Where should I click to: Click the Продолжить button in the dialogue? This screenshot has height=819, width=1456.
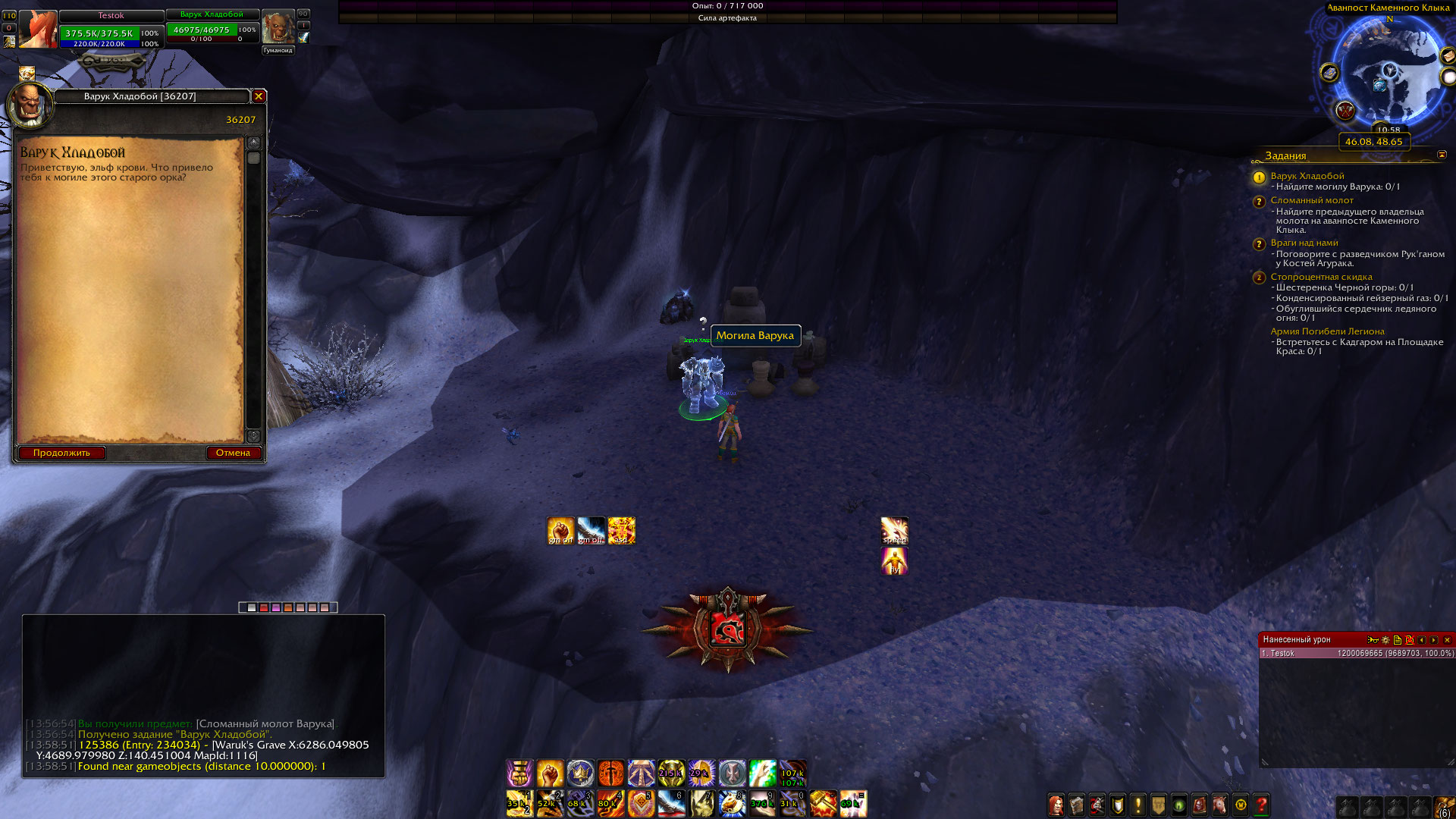61,453
